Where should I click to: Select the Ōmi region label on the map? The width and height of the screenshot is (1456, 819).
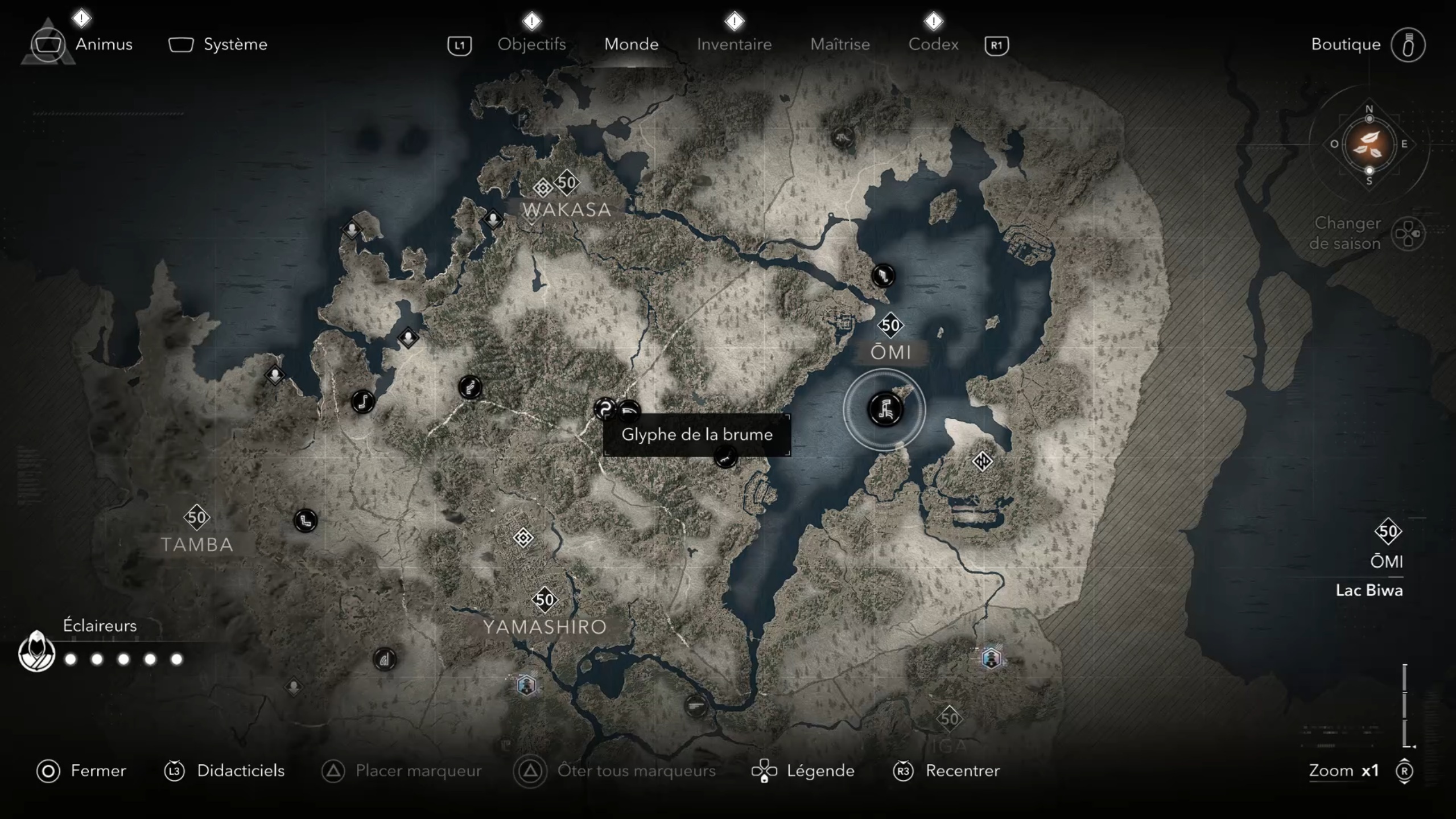(x=890, y=352)
